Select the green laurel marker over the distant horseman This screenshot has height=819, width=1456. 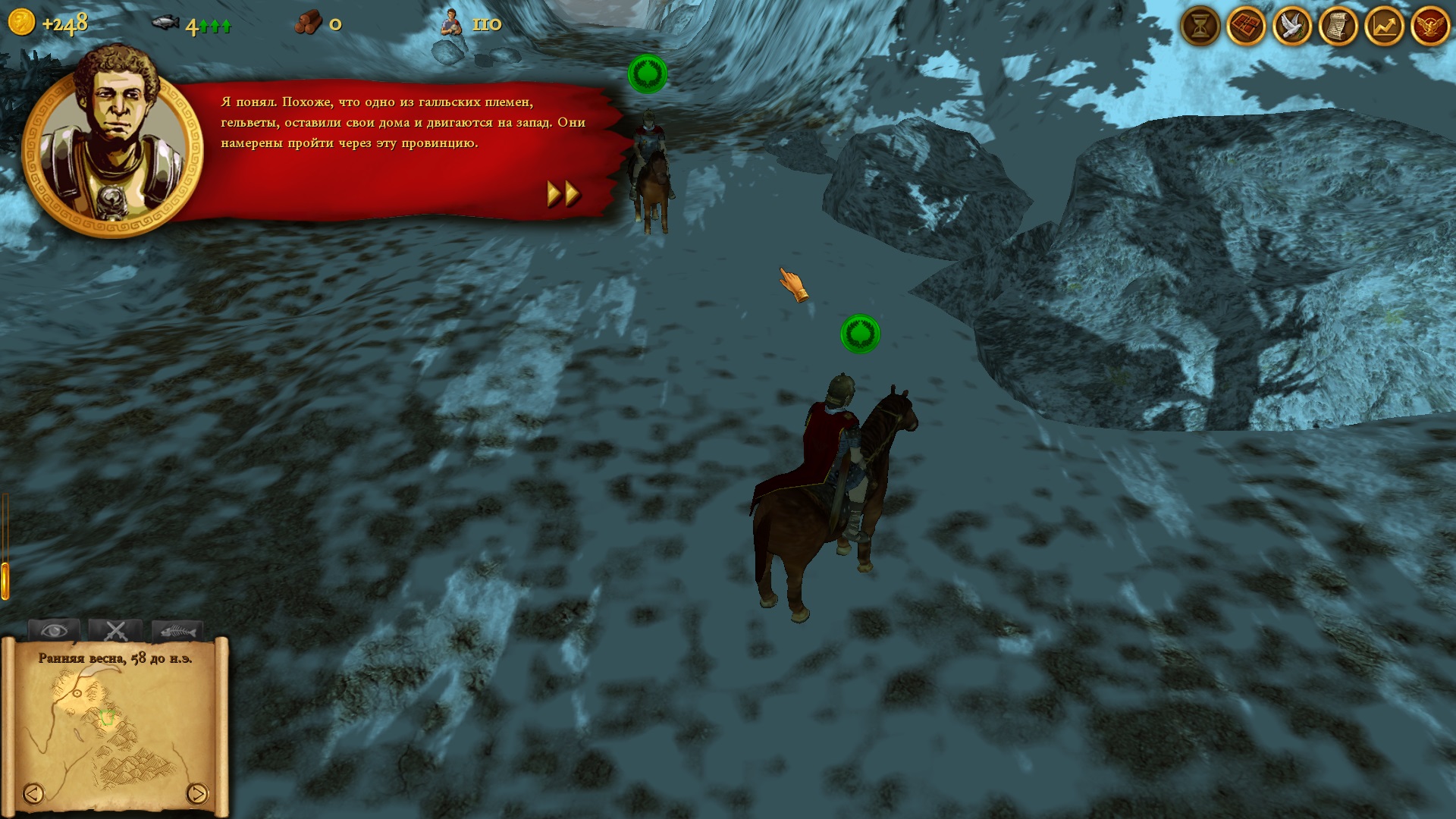tap(648, 74)
